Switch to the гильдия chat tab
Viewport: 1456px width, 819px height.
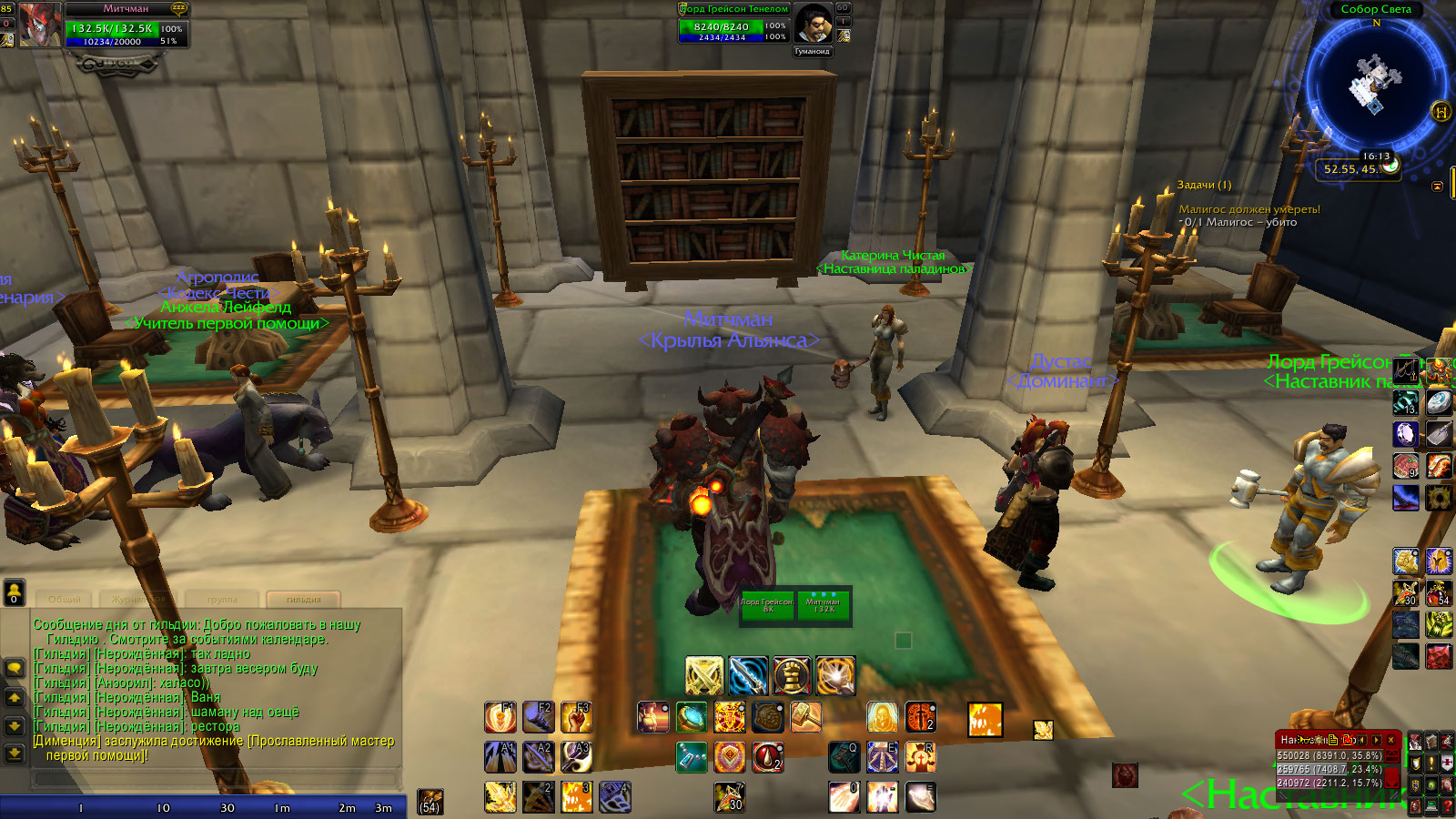[x=303, y=599]
